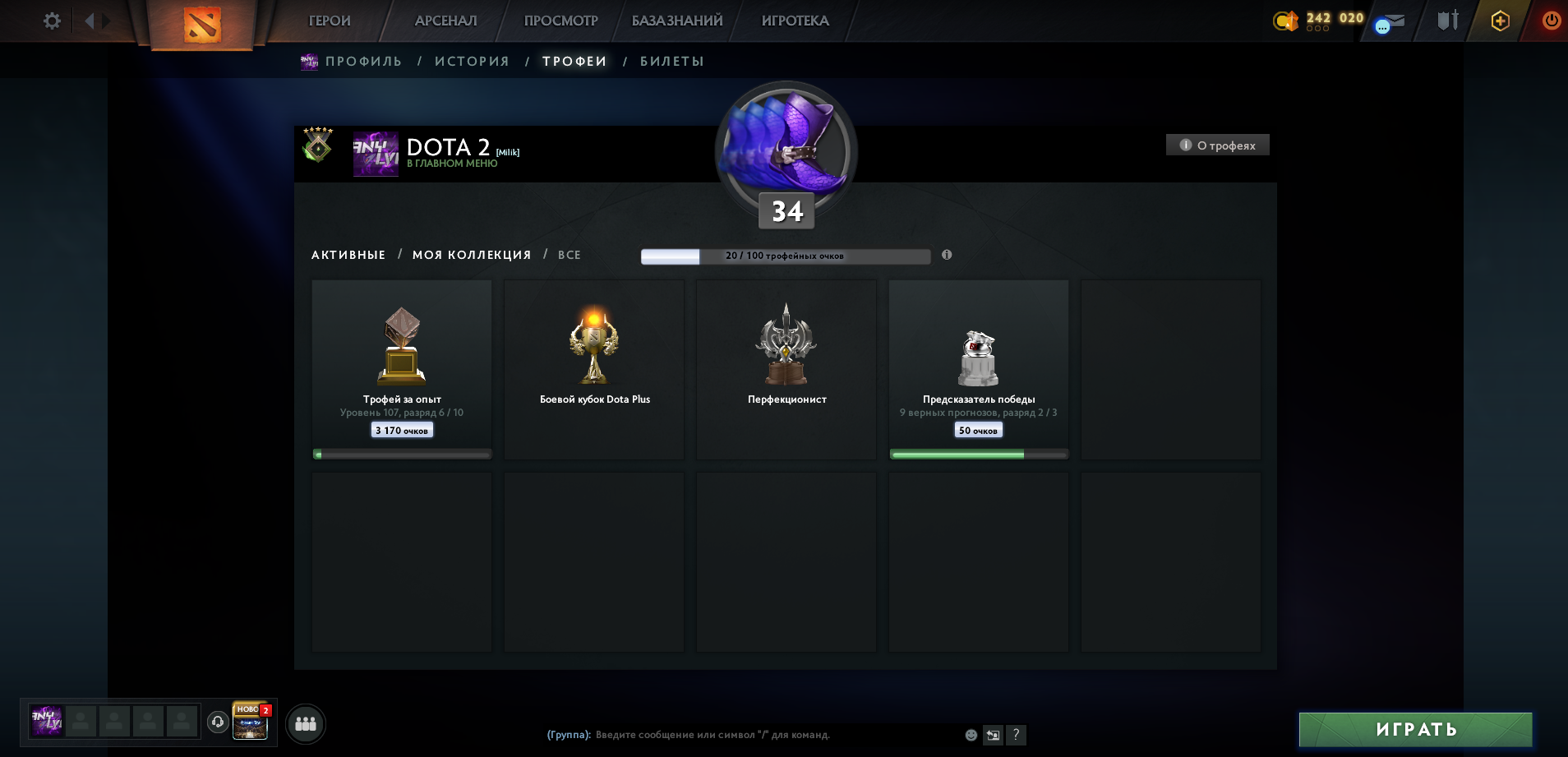Open О трофеях info button
1568x757 pixels.
click(1218, 144)
